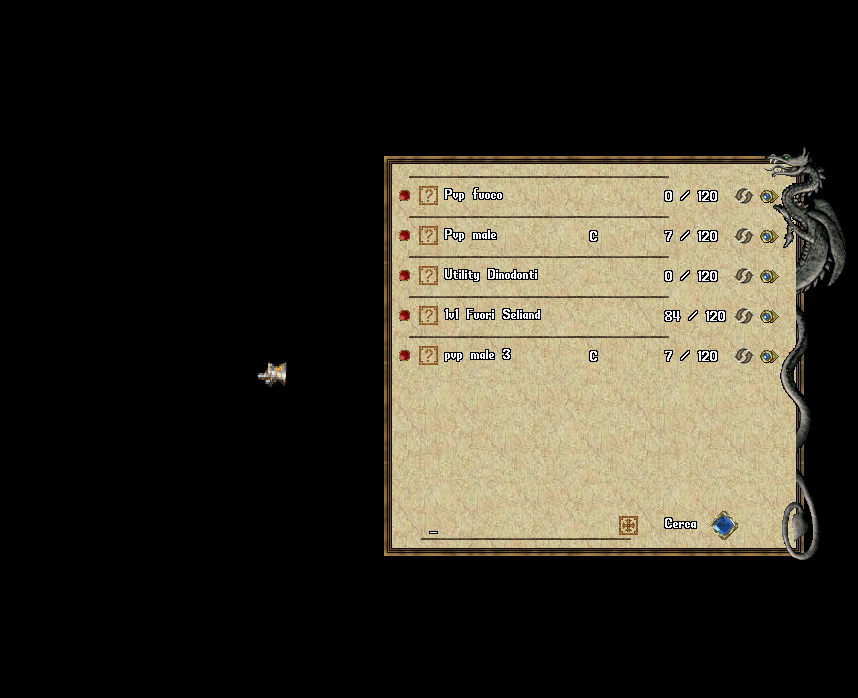Click the blue-gem gold button on pvp male 3 row
Viewport: 858px width, 698px height.
[x=768, y=356]
